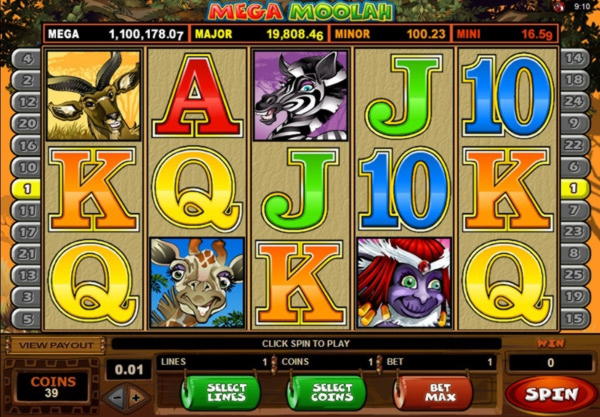This screenshot has width=600, height=417.
Task: Spin the reels with the SPIN button
Action: pyautogui.click(x=552, y=392)
